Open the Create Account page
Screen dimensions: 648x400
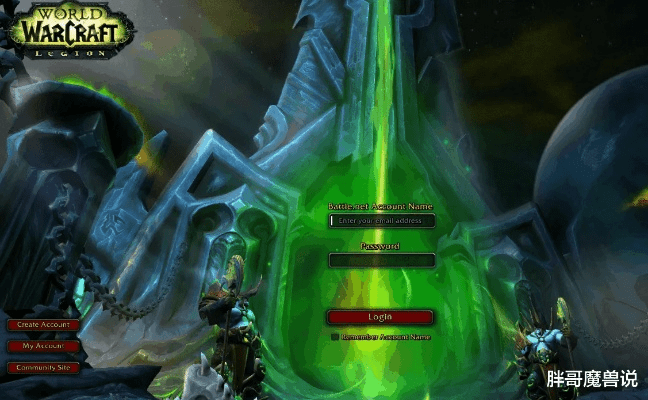coord(42,325)
